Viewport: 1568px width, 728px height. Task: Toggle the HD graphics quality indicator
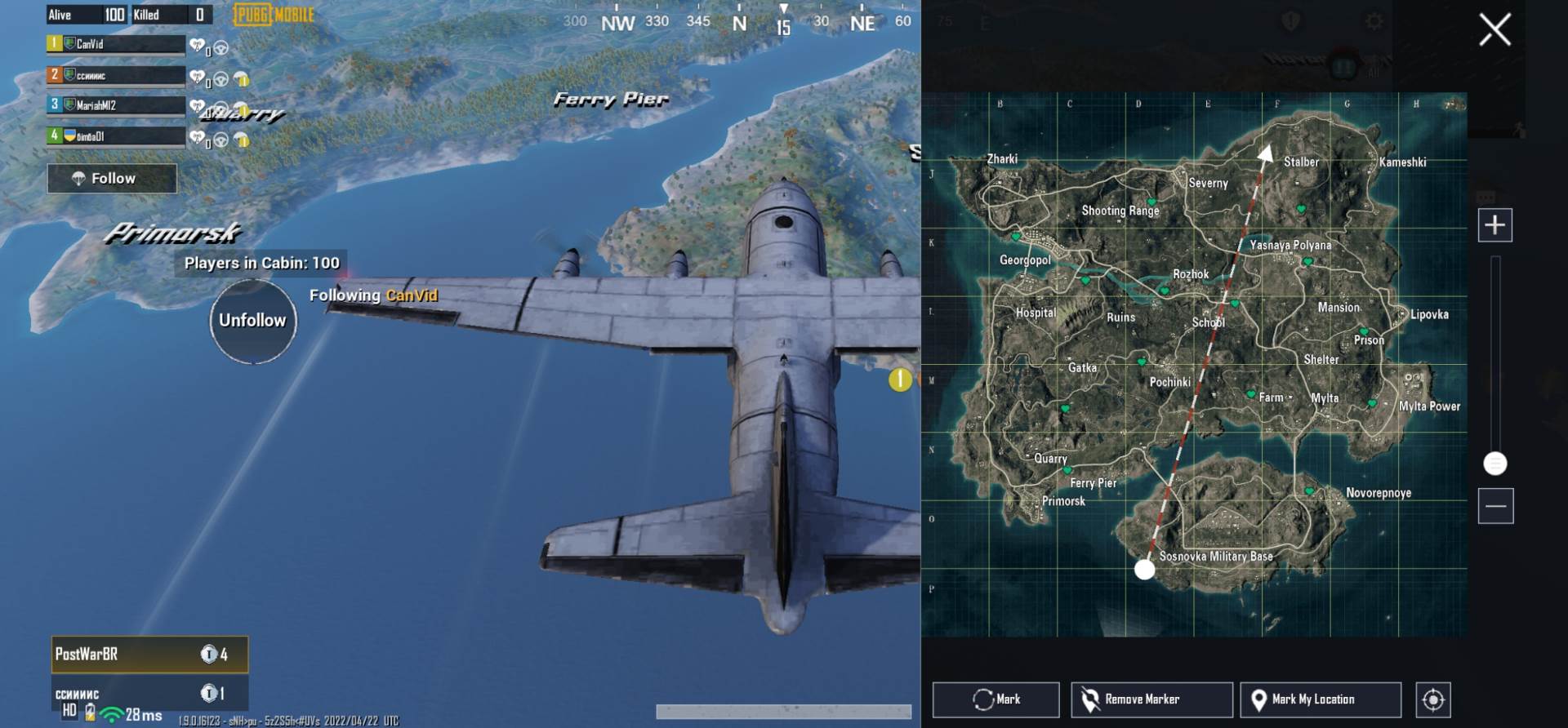[70, 712]
